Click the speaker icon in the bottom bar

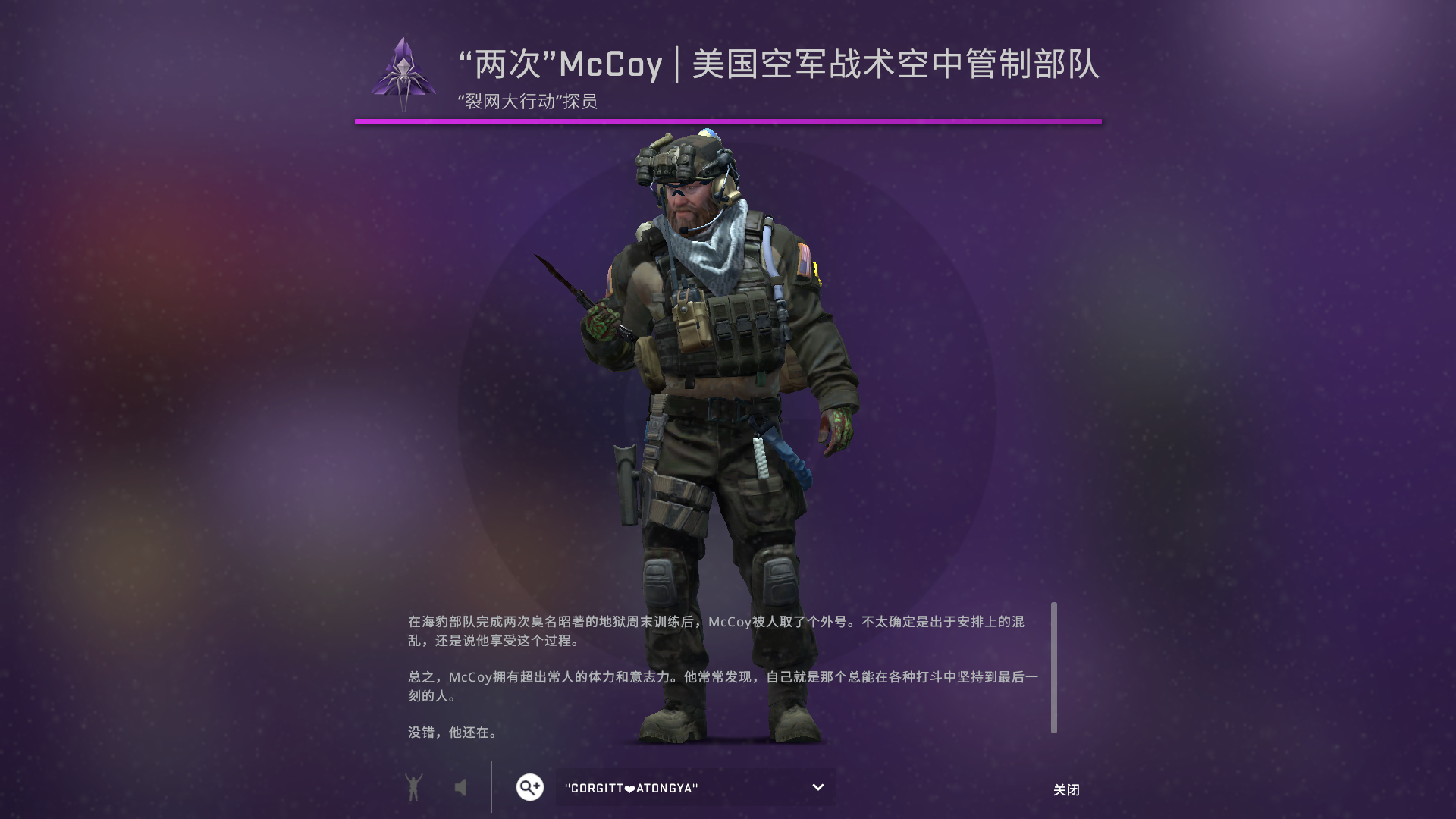pos(462,787)
